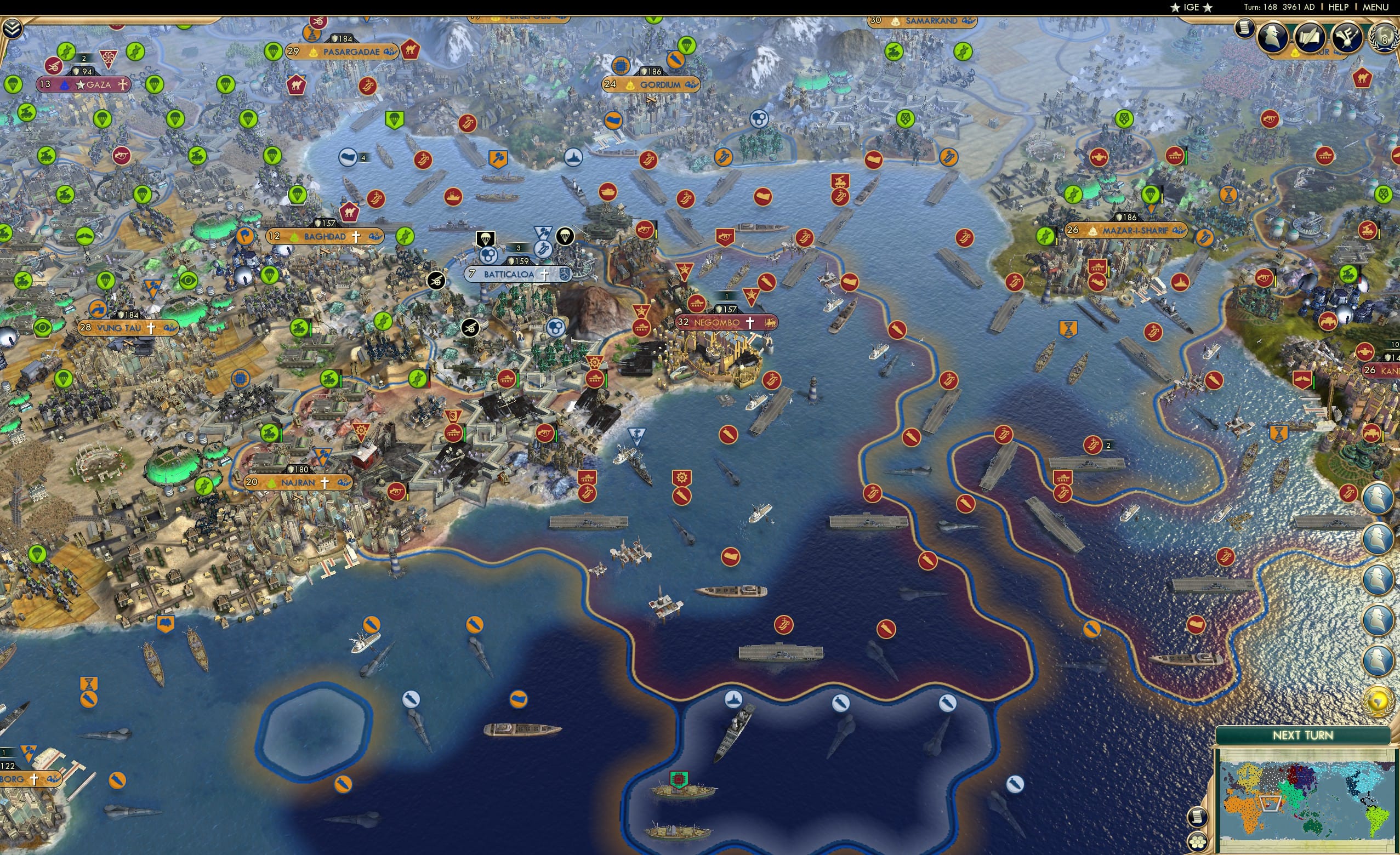Click the IGE editor label in the top bar
Screen dimensions: 1400x855
point(1191,7)
